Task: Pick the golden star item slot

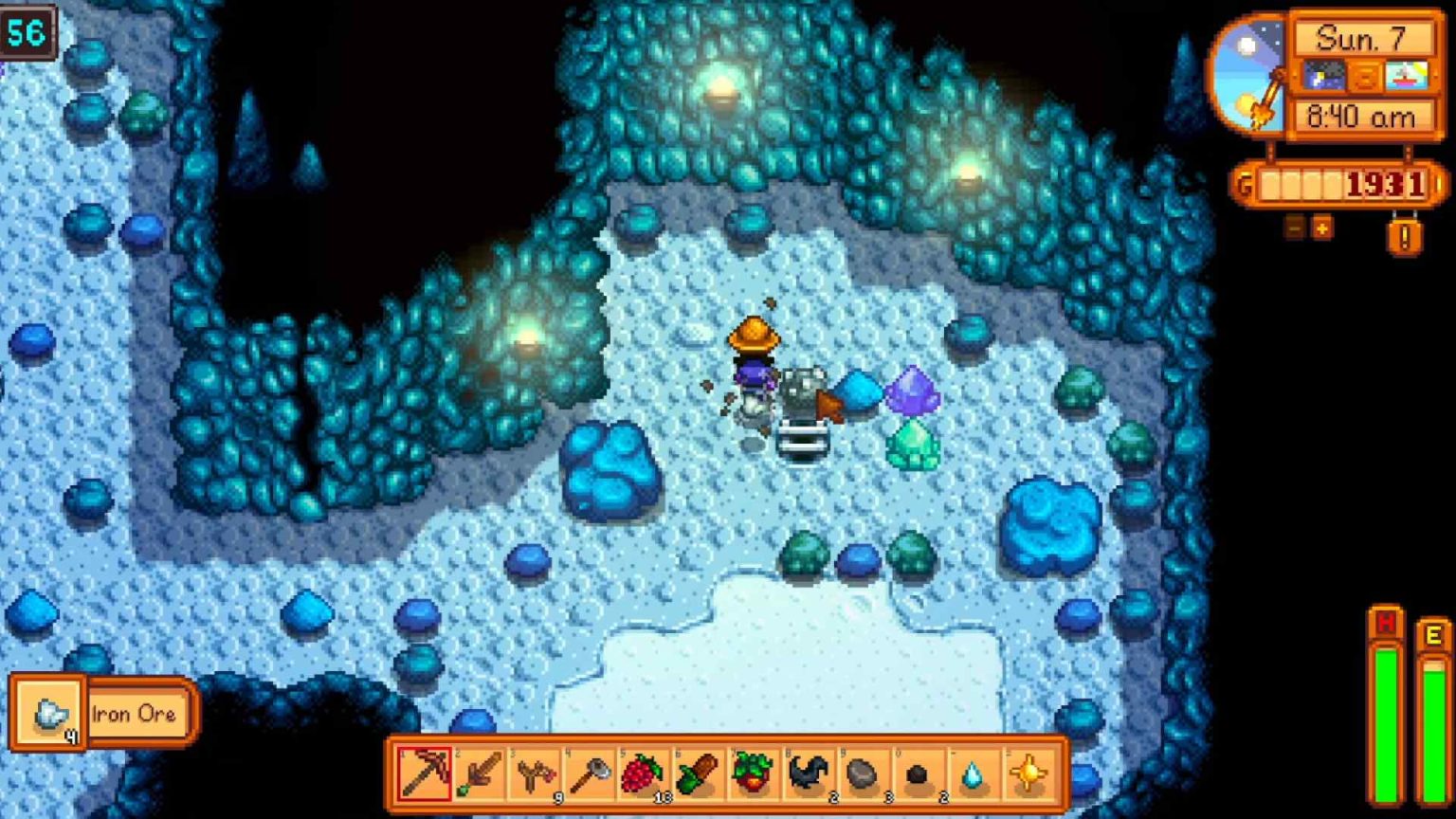Action: coord(1027,773)
